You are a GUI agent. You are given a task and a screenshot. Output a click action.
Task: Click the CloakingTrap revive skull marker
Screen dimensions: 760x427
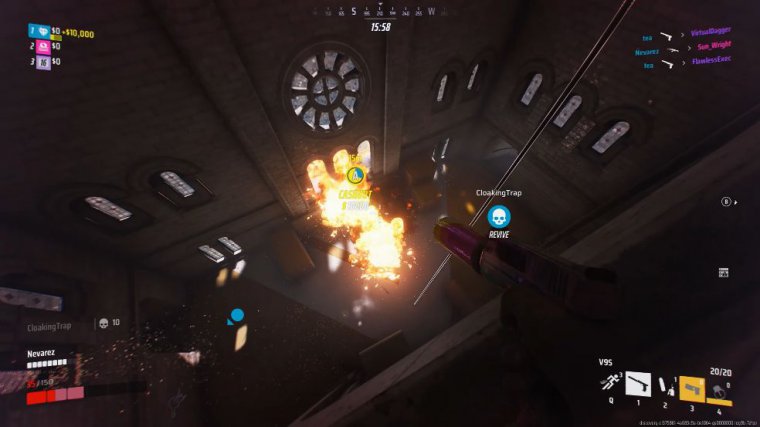(x=498, y=216)
